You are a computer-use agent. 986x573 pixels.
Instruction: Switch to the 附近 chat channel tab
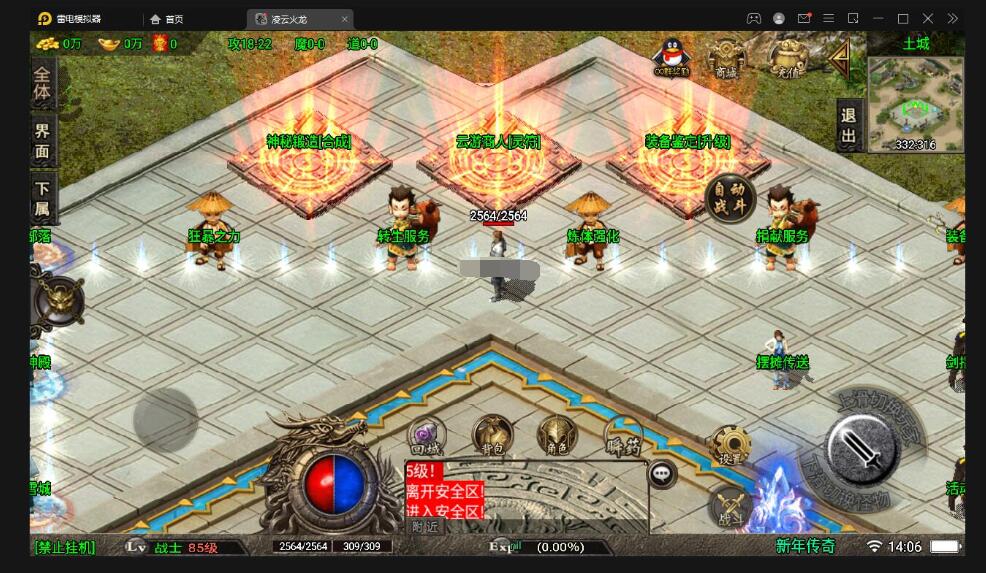click(426, 526)
